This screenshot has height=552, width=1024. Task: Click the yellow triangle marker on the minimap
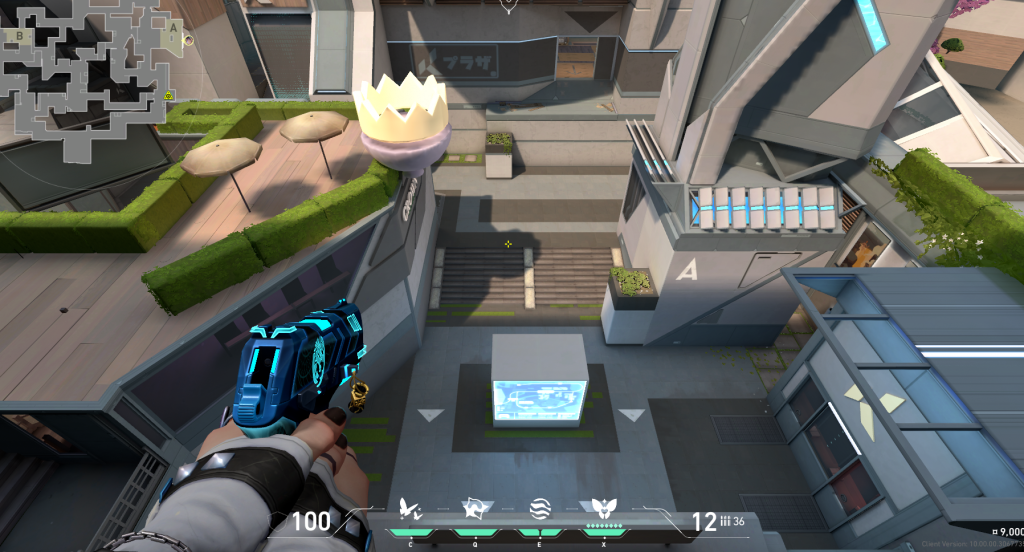(x=169, y=96)
